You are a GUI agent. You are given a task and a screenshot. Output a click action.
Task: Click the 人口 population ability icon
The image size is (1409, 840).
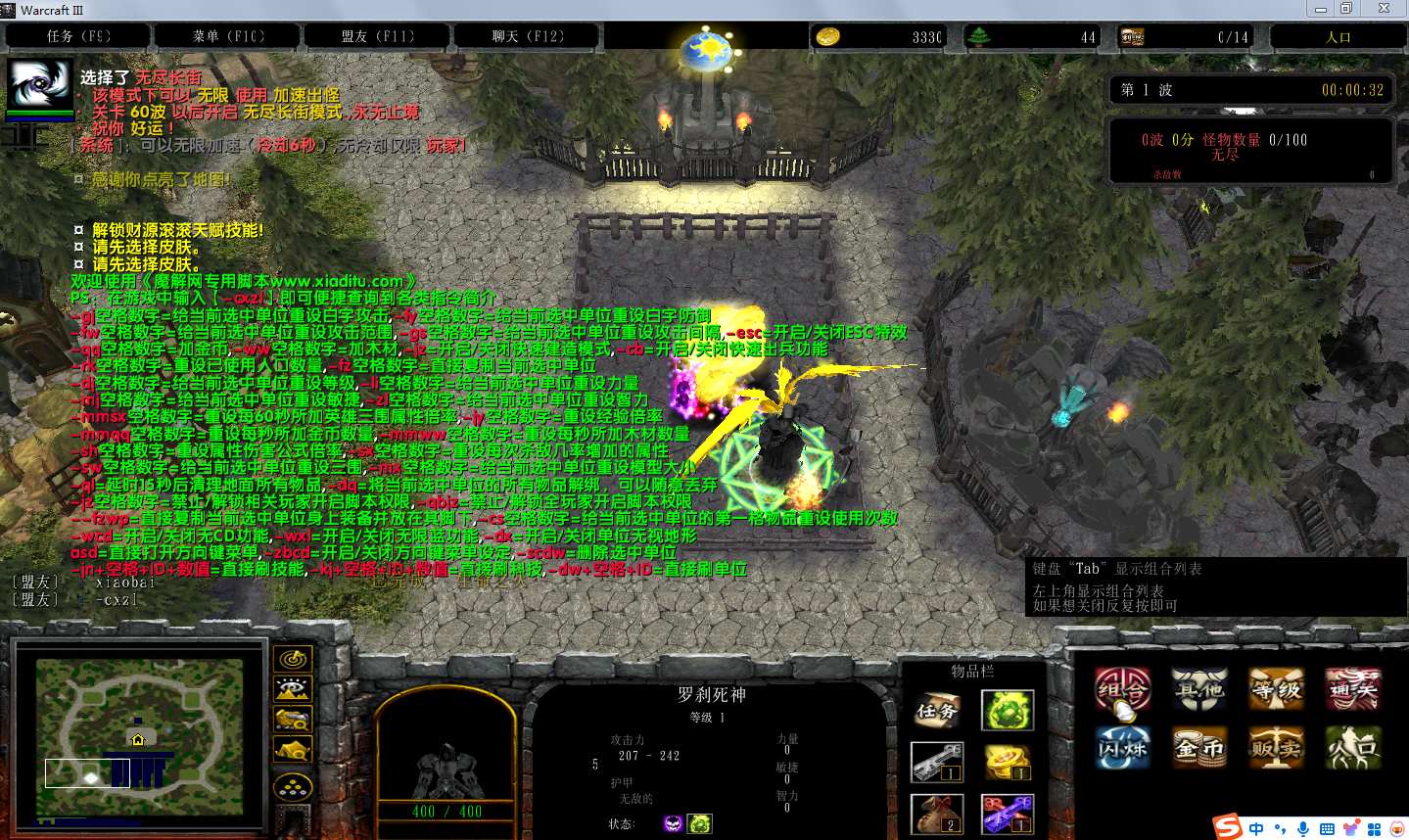coord(1353,749)
